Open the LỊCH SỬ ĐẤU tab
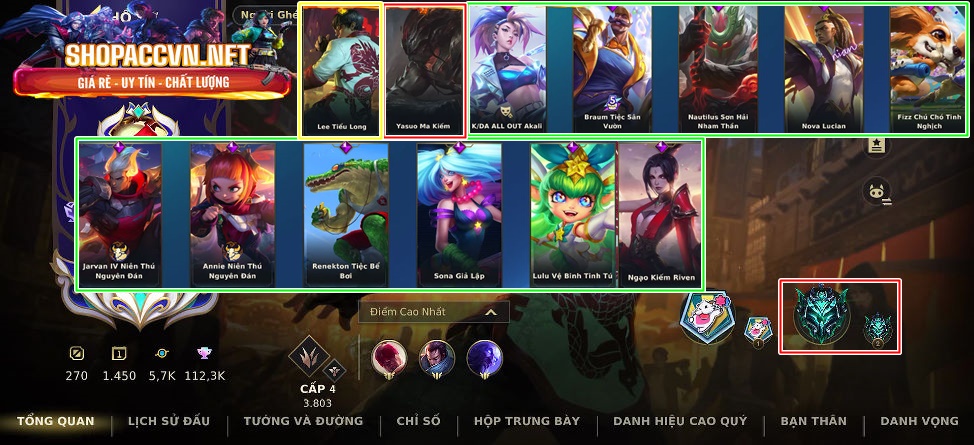Screen dimensions: 974x445 tap(168, 421)
